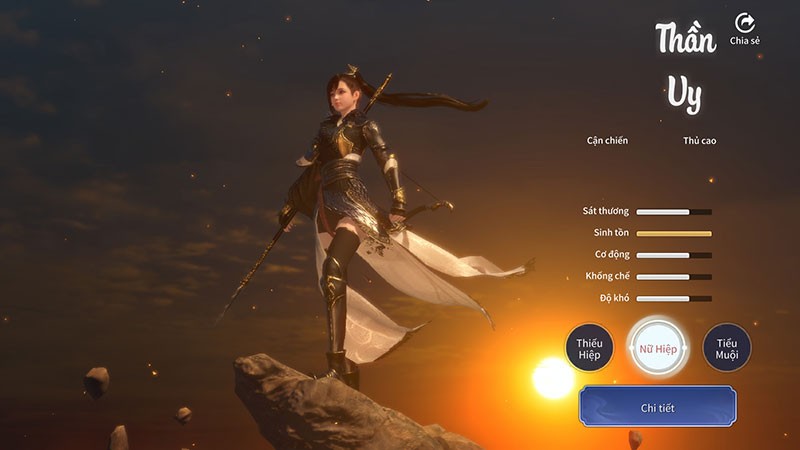Click the Chia sẻ share icon
This screenshot has width=800, height=450.
pos(744,24)
